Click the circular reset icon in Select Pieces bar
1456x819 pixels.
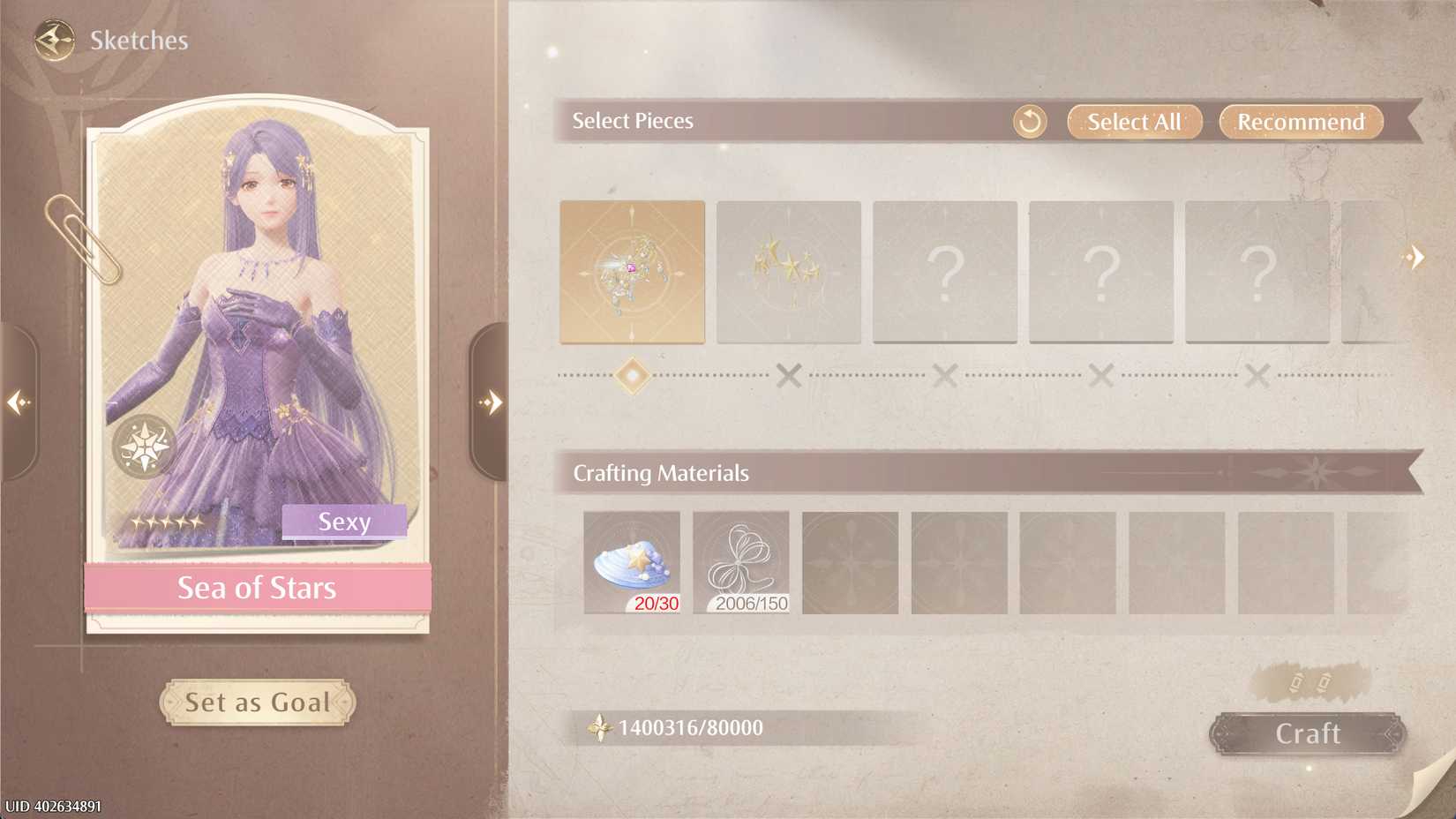[x=1030, y=122]
